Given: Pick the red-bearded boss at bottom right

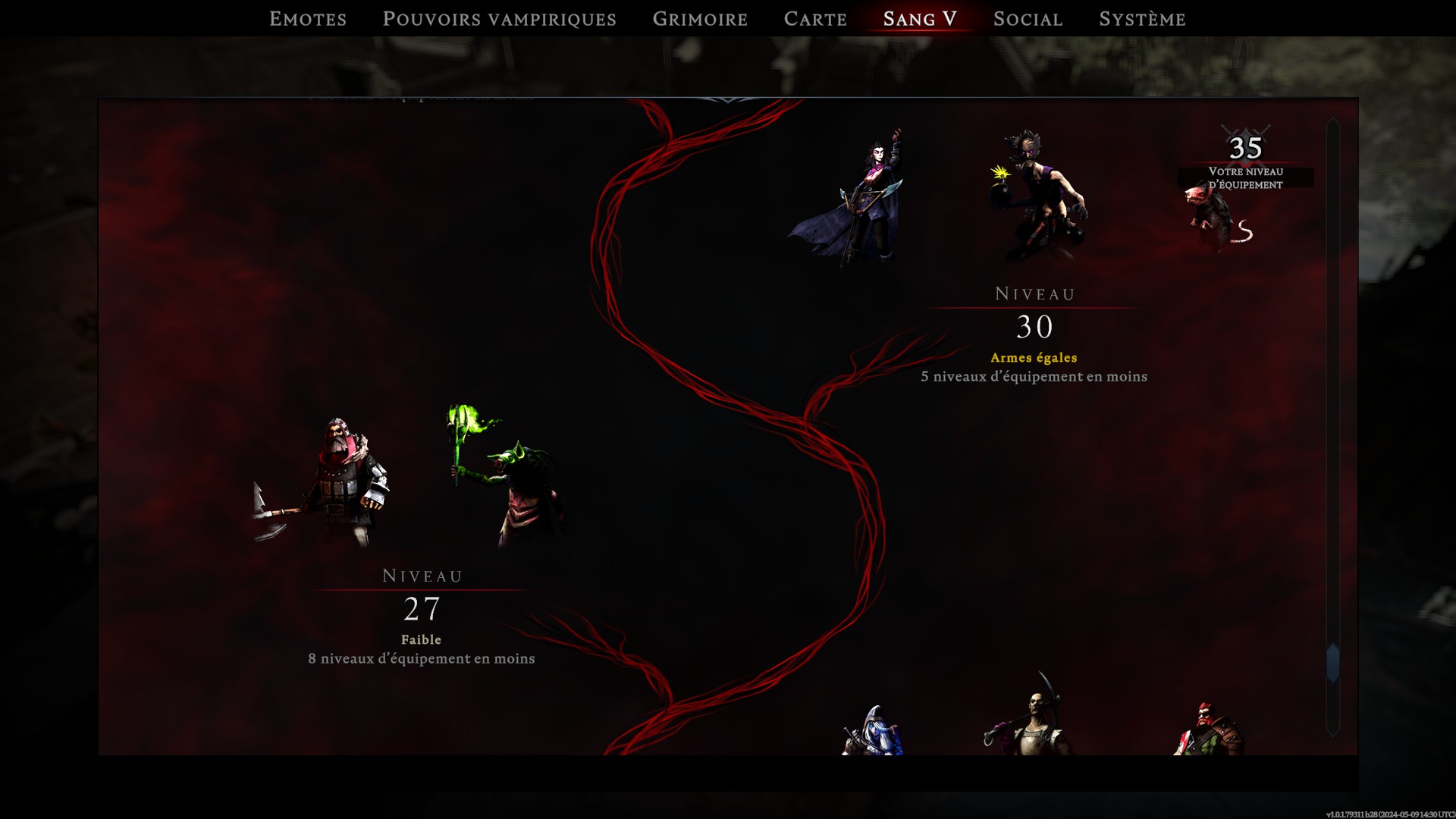Looking at the screenshot, I should coord(1208,730).
